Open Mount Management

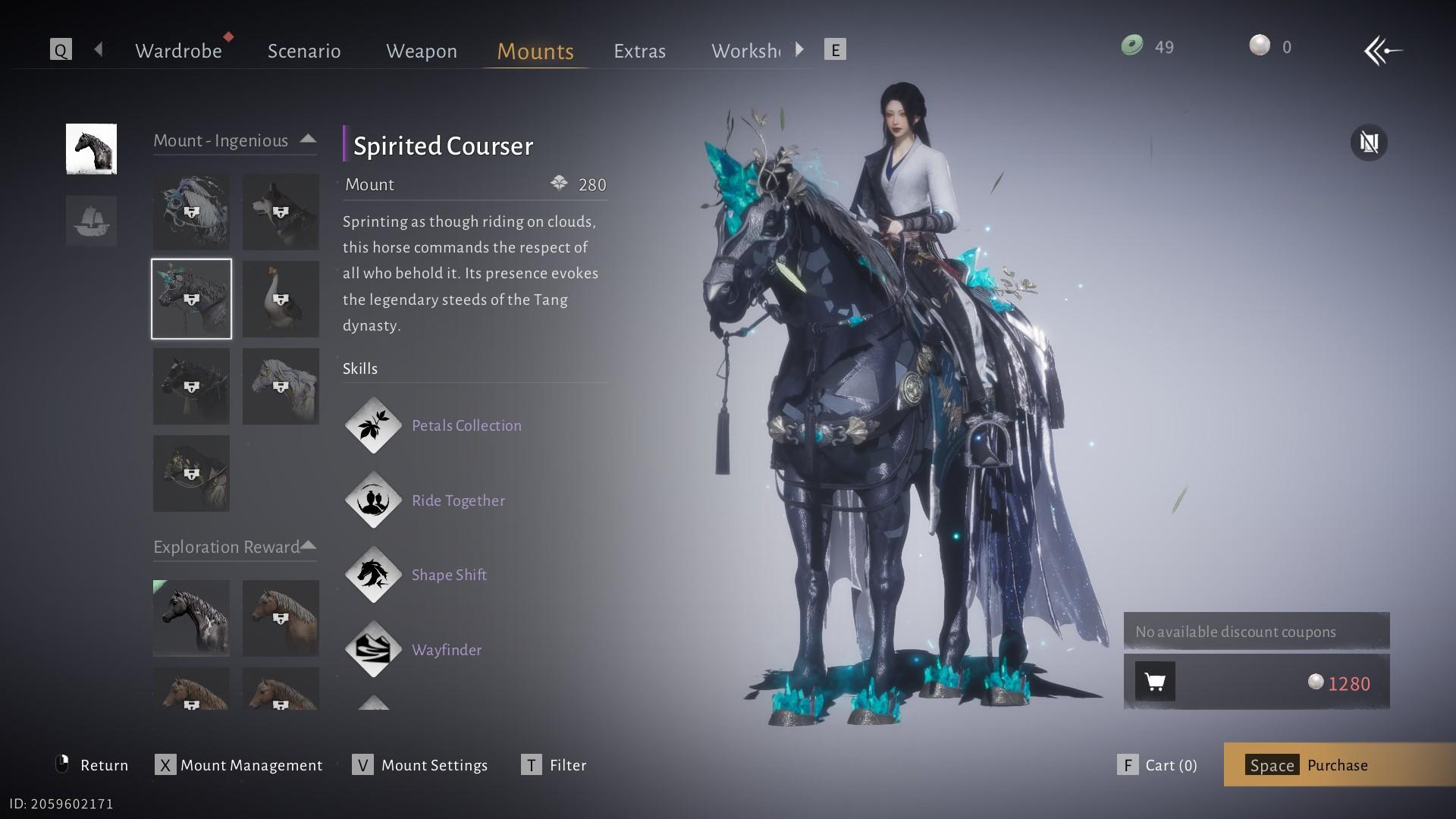pyautogui.click(x=240, y=764)
